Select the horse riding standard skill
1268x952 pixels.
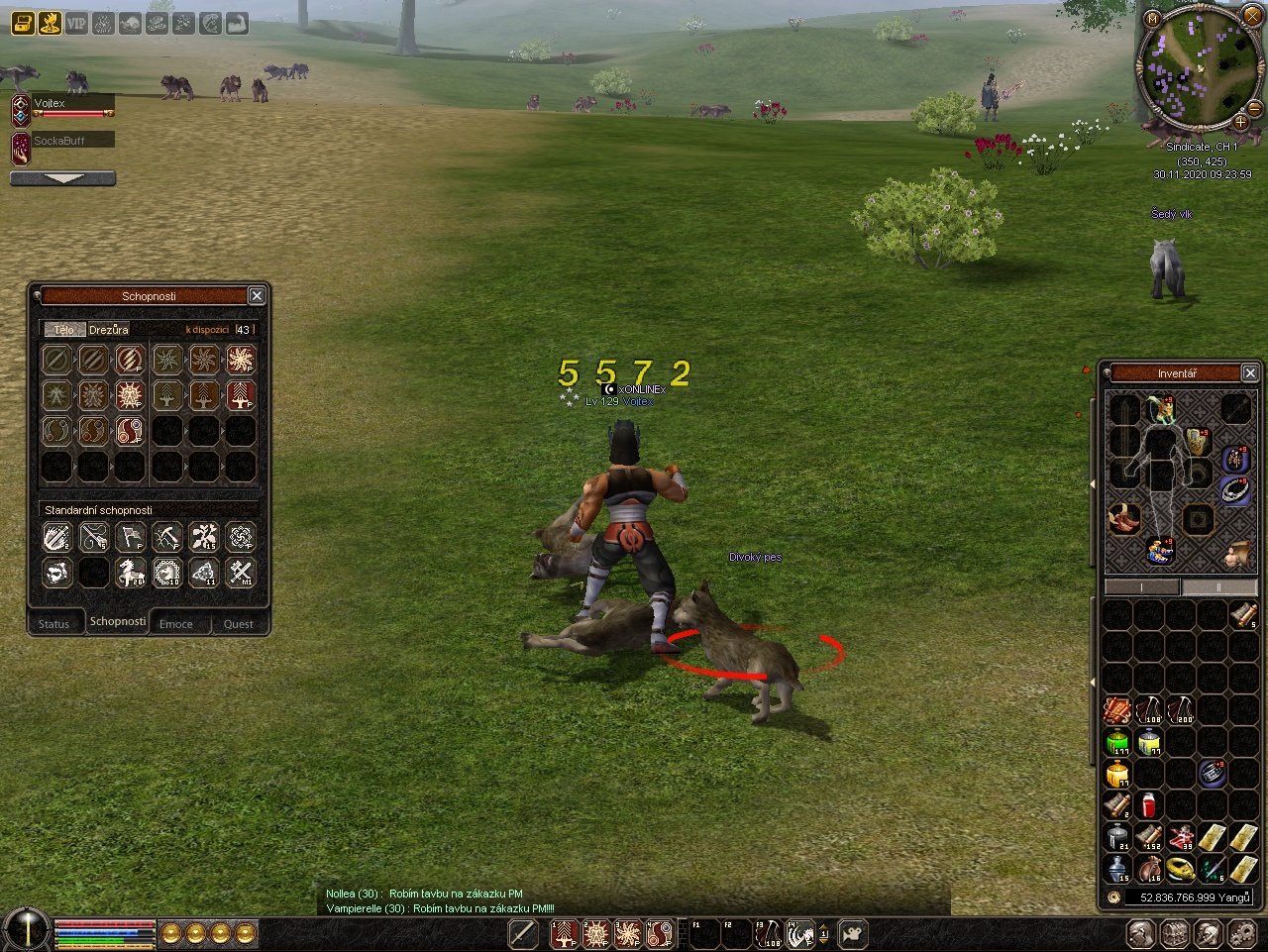point(131,573)
